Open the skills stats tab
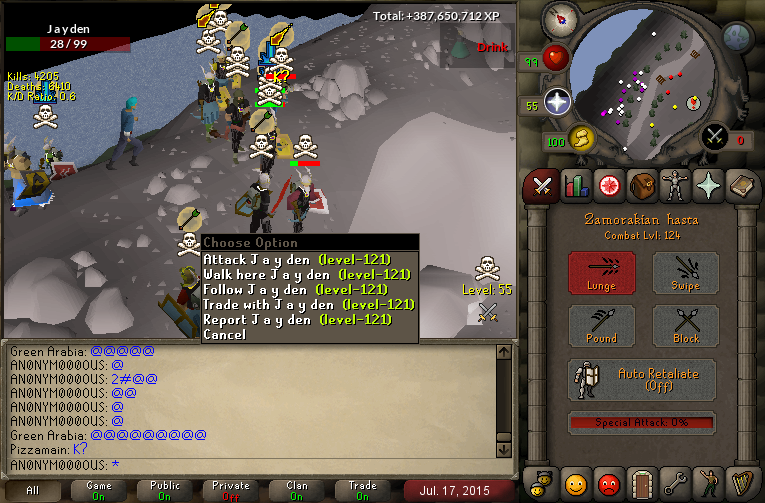This screenshot has height=503, width=765. [575, 185]
